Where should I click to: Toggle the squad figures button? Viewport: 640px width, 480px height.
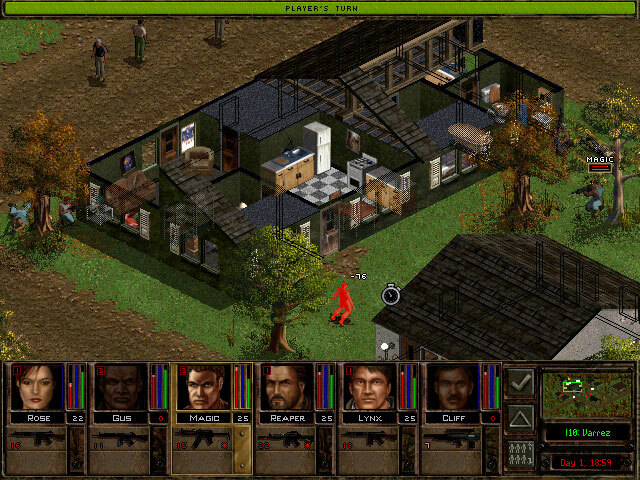point(520,453)
